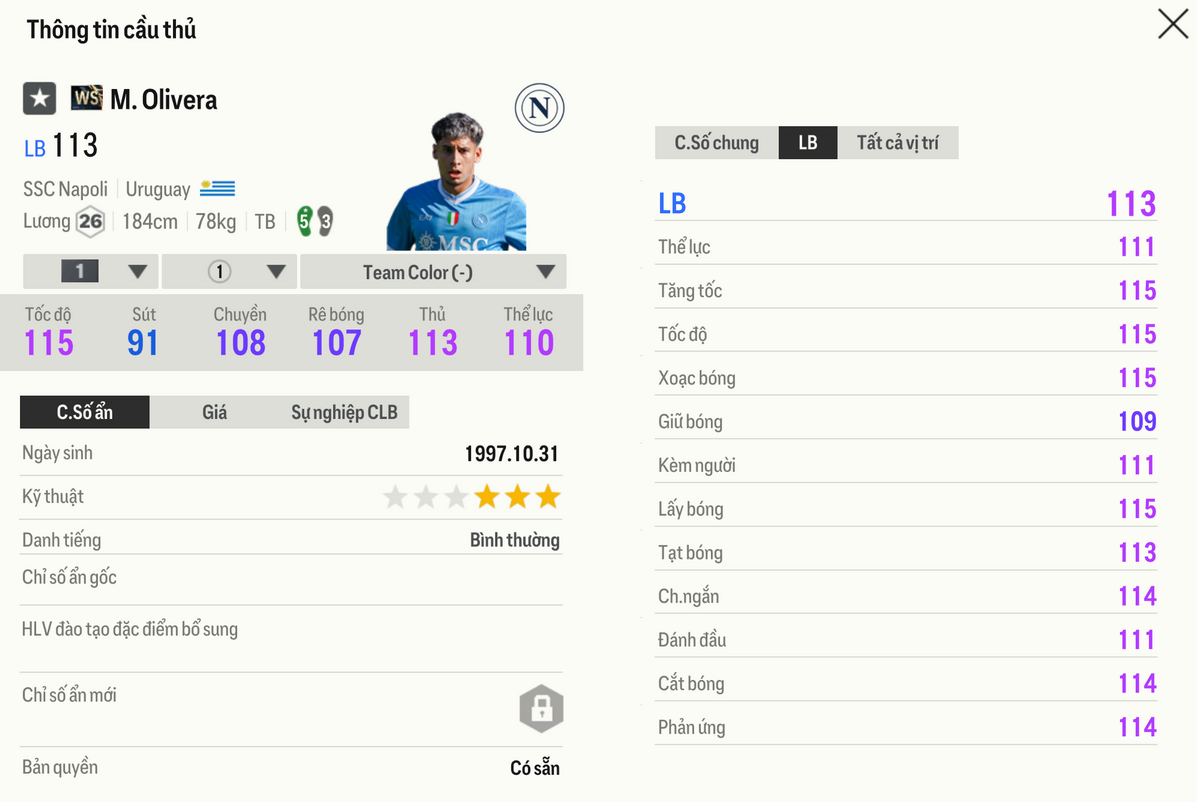Toggle the favorite star icon

tap(40, 99)
